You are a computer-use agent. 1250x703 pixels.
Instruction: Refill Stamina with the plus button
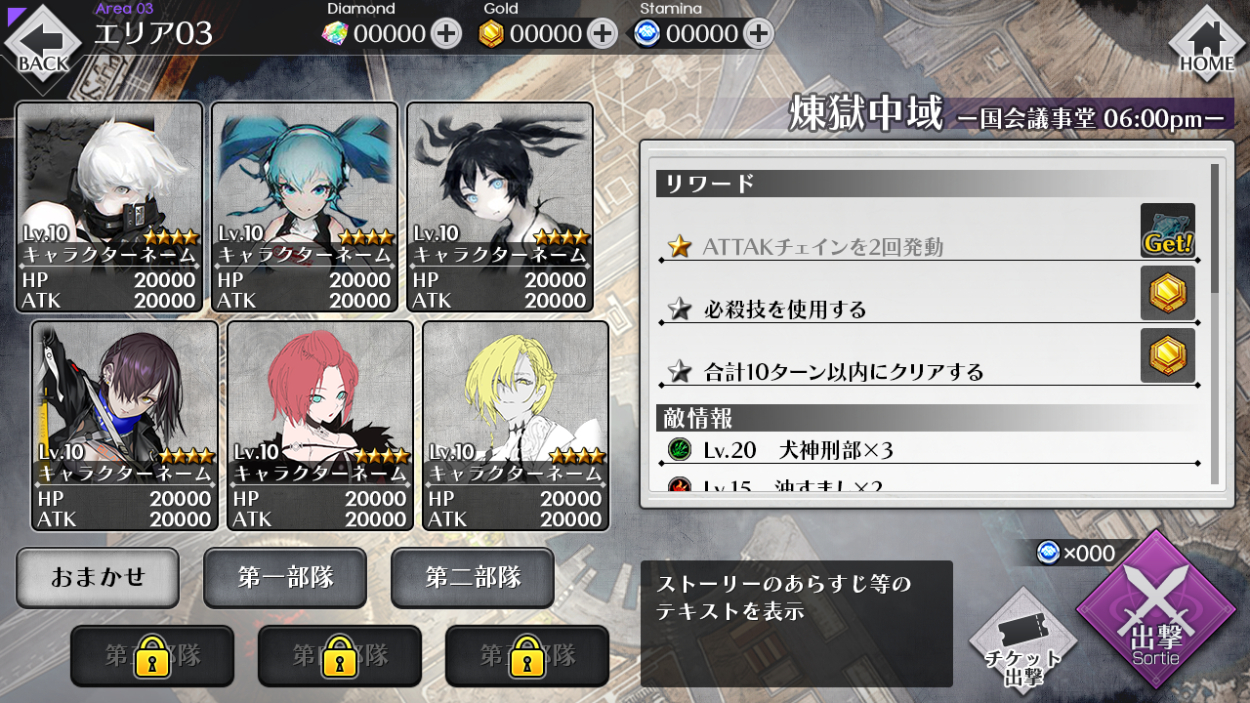click(x=758, y=34)
